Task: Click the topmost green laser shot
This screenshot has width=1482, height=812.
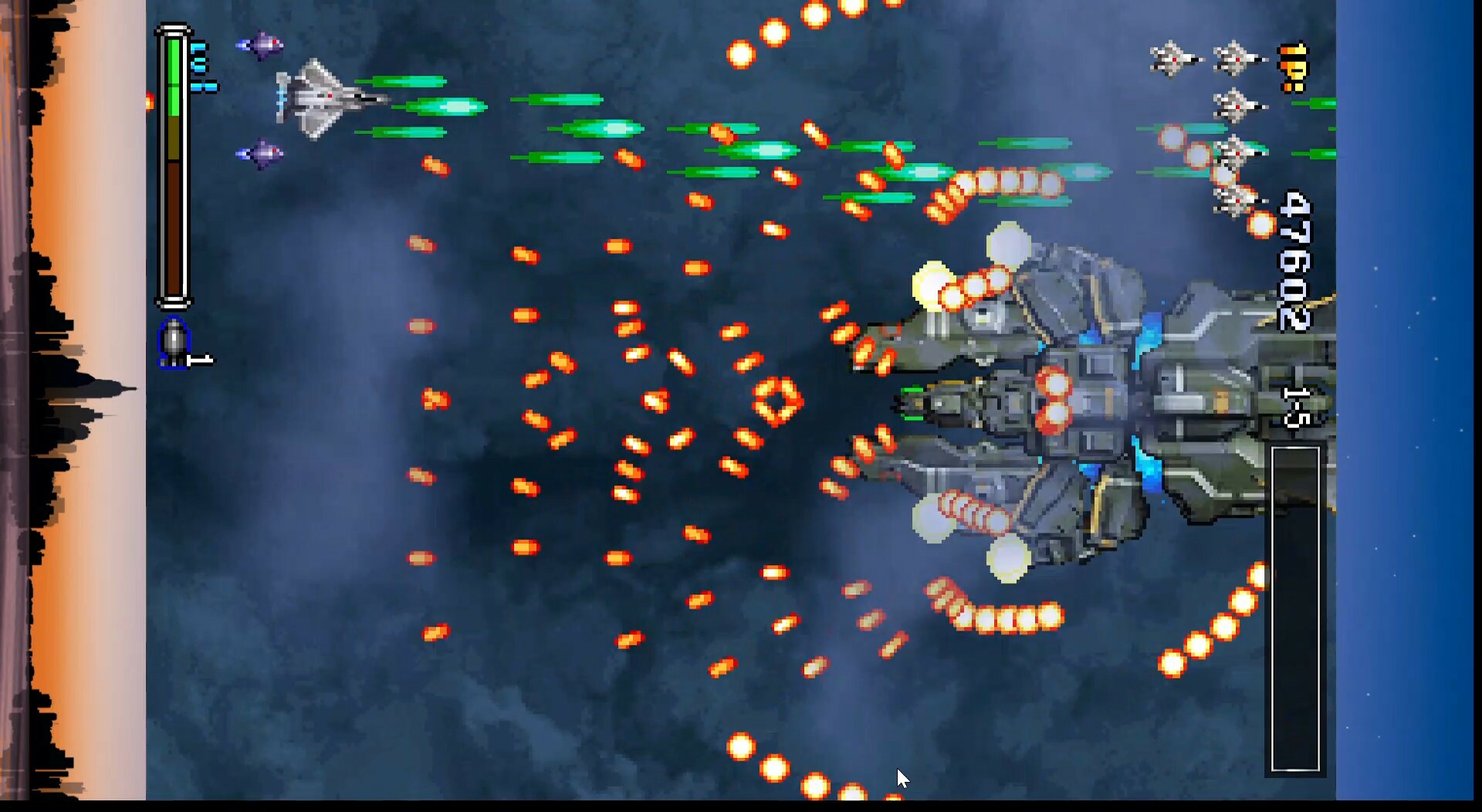Action: point(409,80)
